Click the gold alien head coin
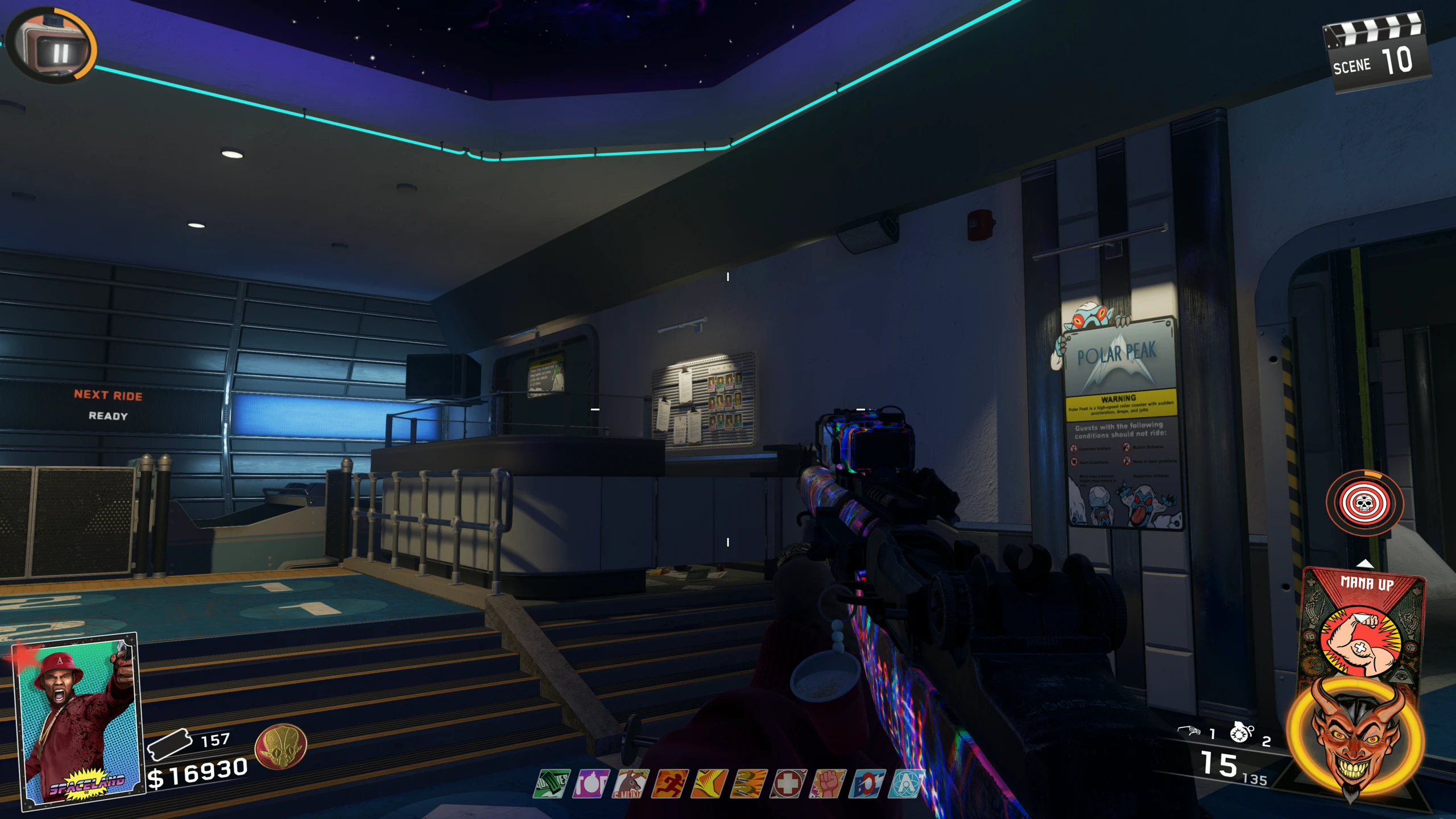This screenshot has height=819, width=1456. click(x=281, y=746)
